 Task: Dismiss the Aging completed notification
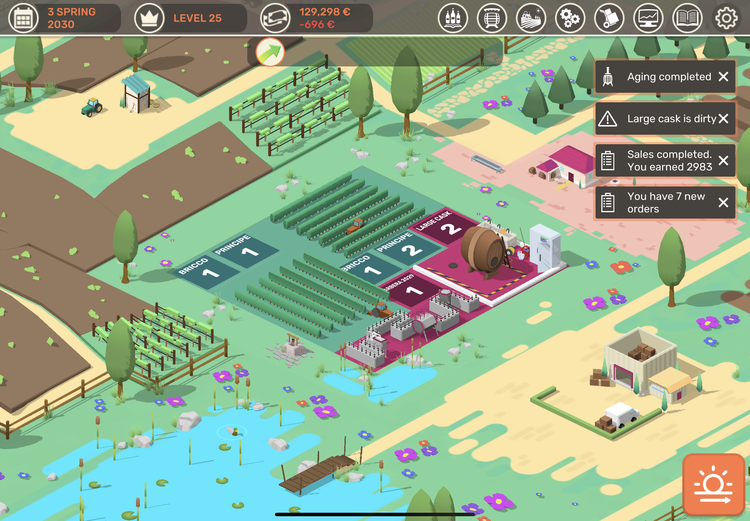coord(723,77)
